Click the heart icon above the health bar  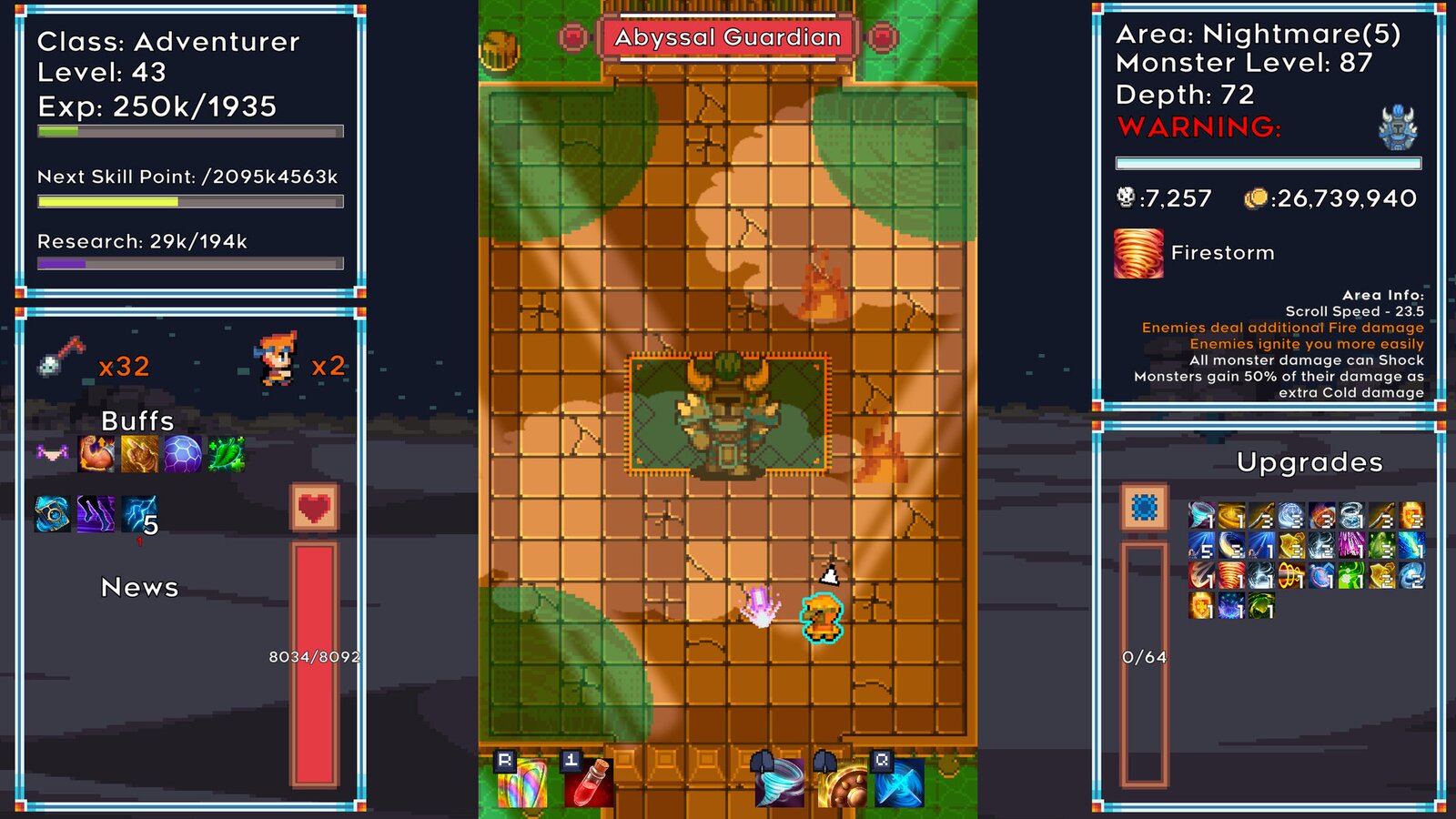tap(315, 507)
